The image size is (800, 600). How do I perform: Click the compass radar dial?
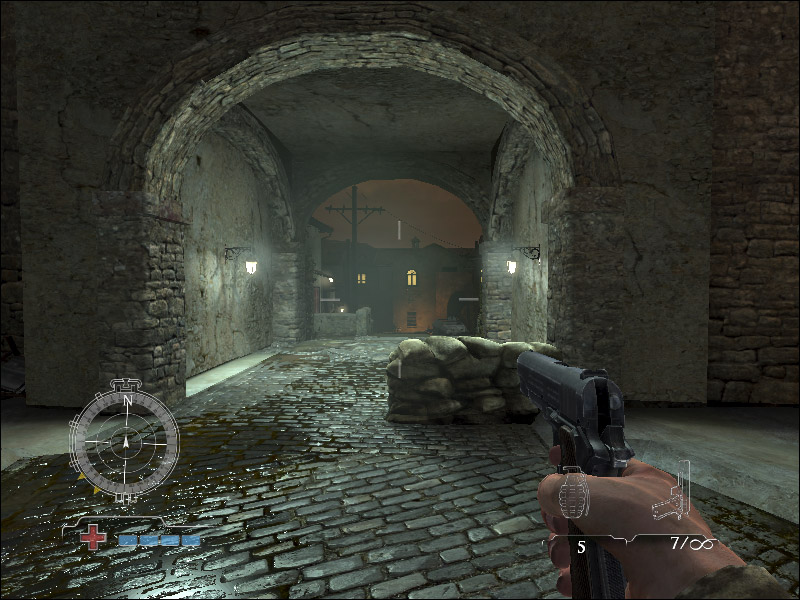(x=125, y=441)
